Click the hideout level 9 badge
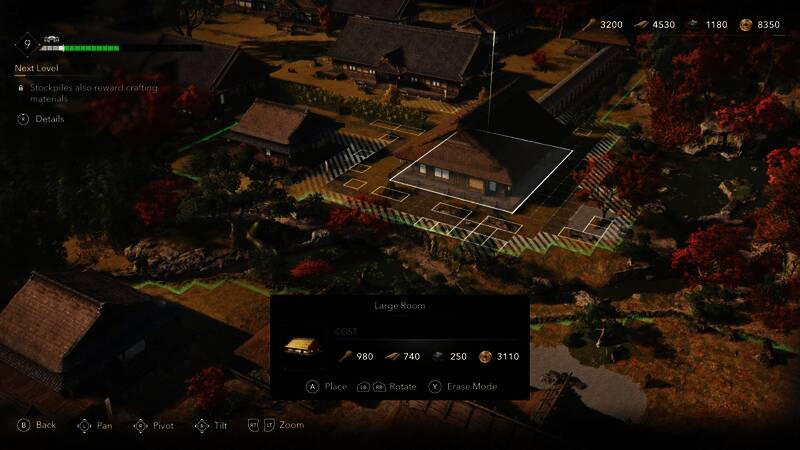 click(25, 45)
